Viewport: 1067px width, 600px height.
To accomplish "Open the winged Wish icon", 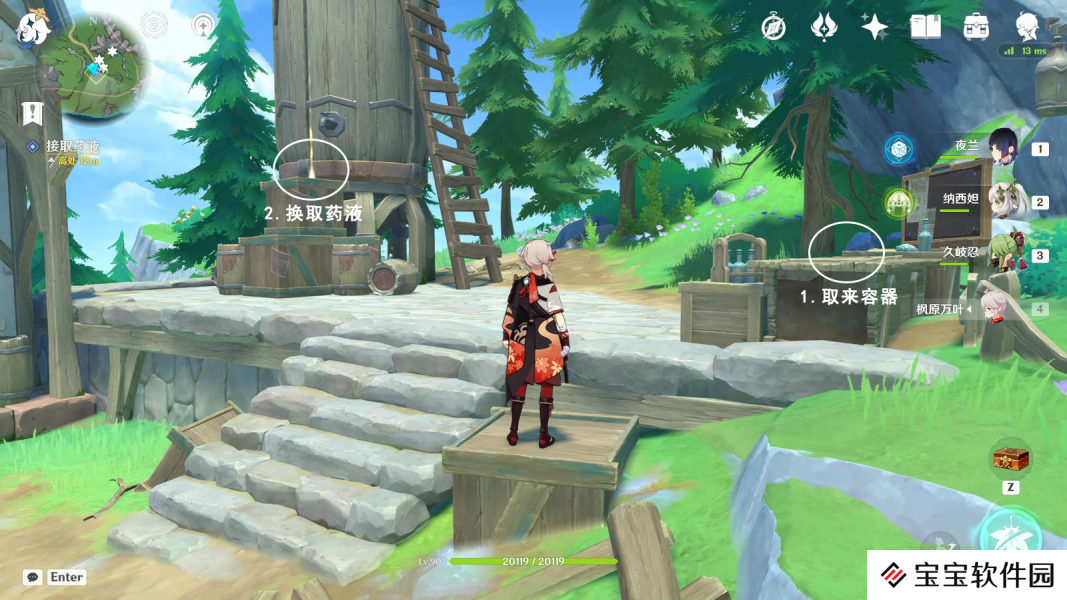I will click(x=824, y=27).
